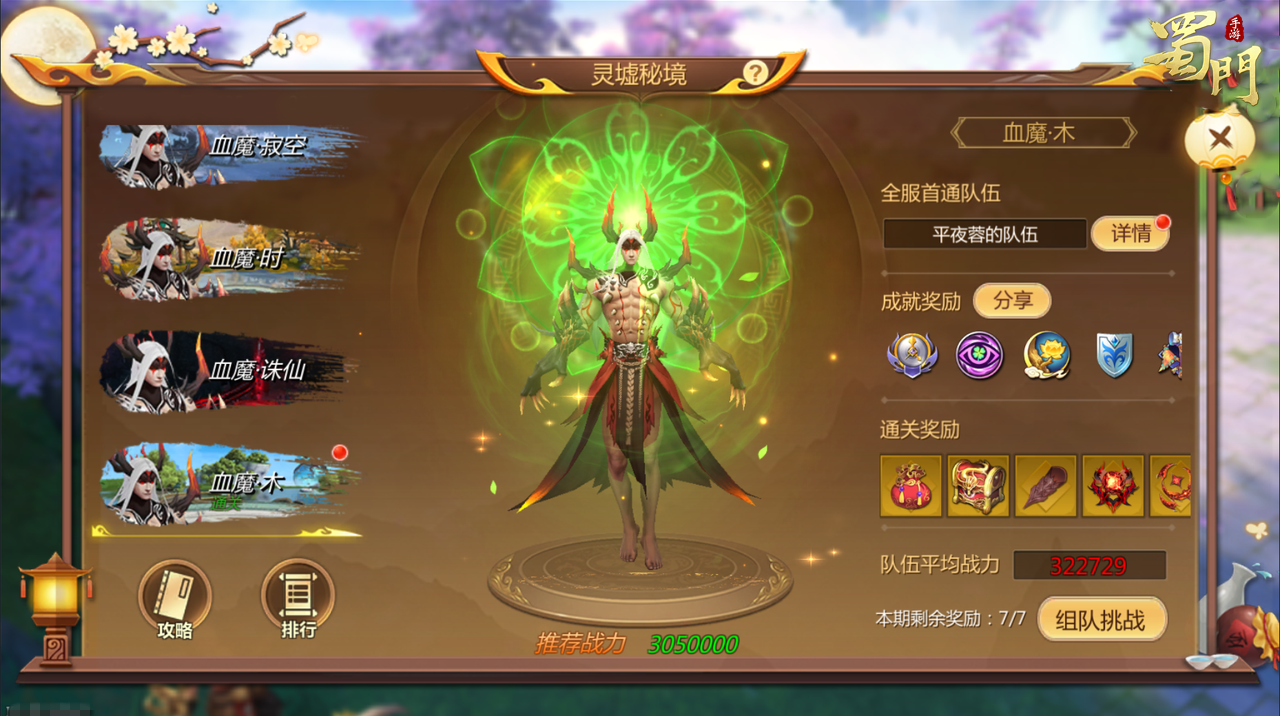Select the 血魔·寂空 boss entry
This screenshot has width=1280, height=716.
[228, 156]
